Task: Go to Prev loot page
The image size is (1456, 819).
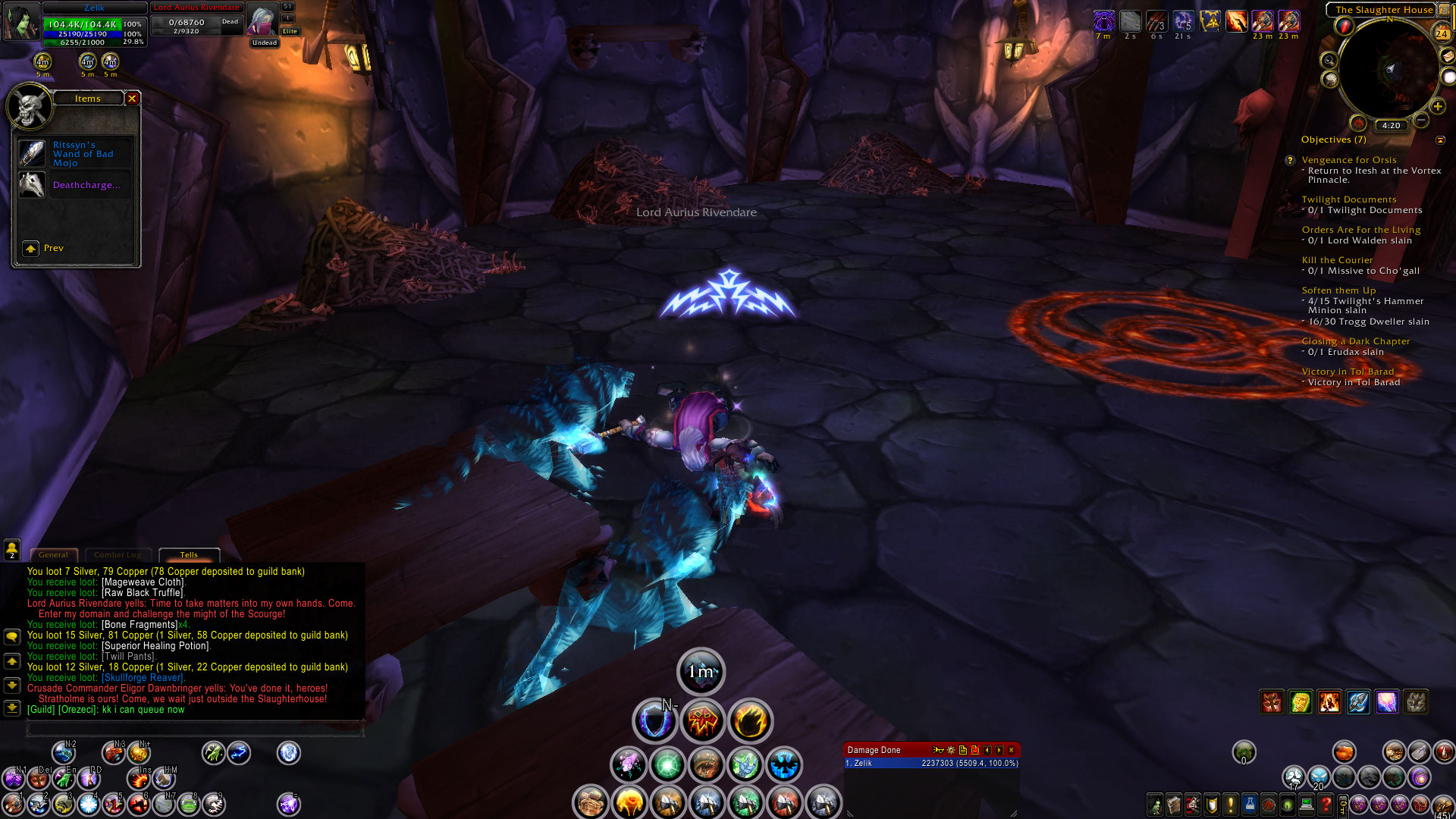Action: pos(31,249)
